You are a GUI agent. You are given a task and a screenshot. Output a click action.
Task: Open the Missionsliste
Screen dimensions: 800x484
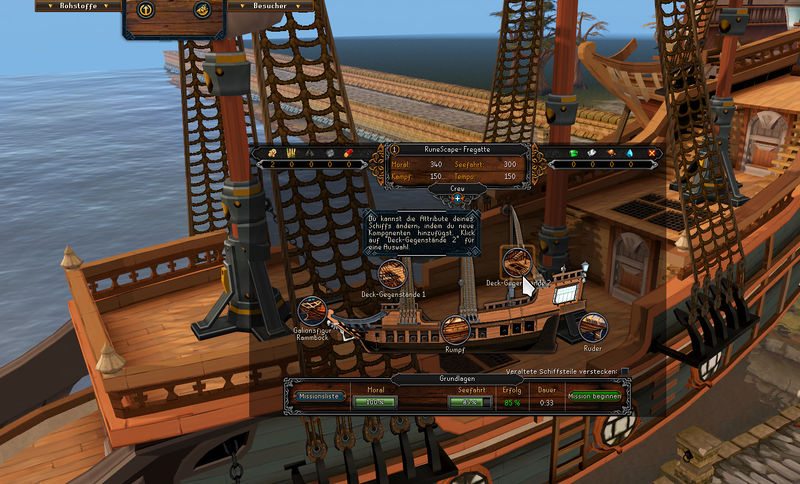(318, 397)
